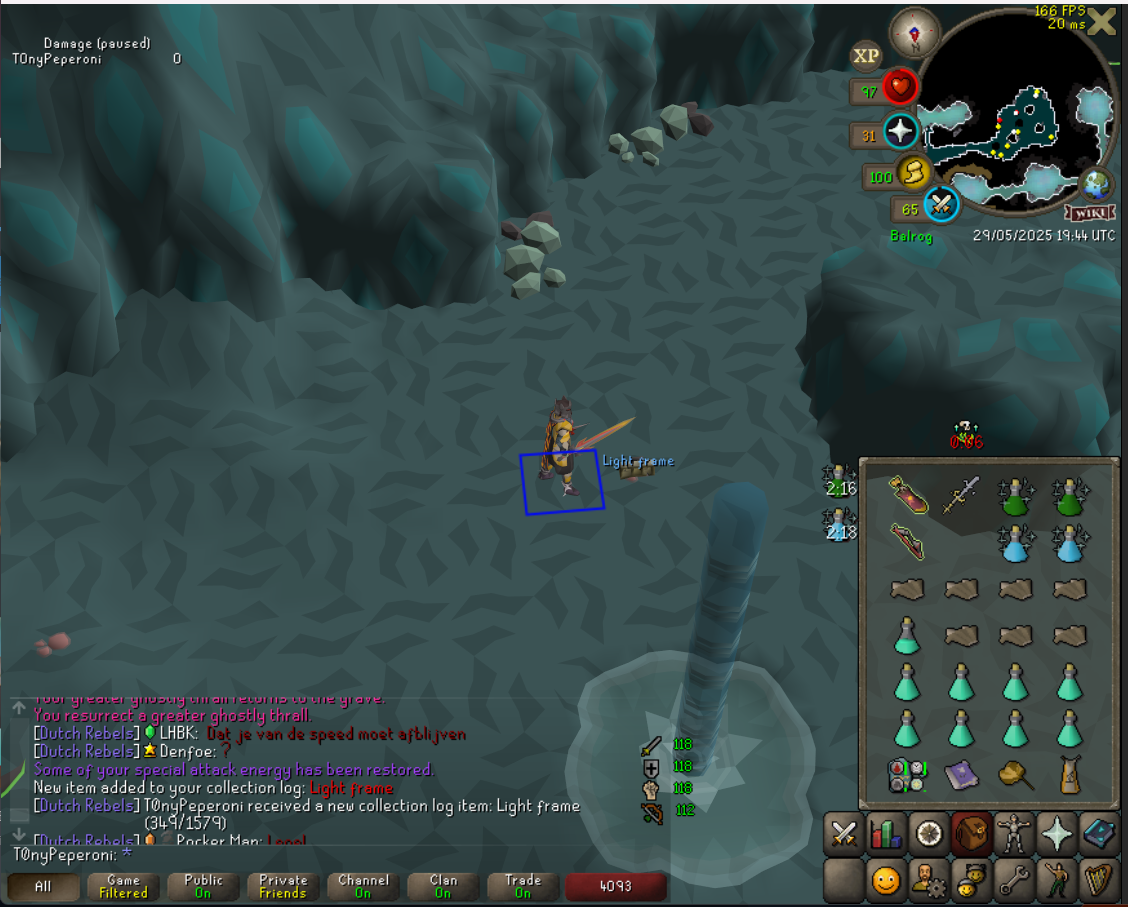
Task: Use the special attack orb
Action: 941,206
